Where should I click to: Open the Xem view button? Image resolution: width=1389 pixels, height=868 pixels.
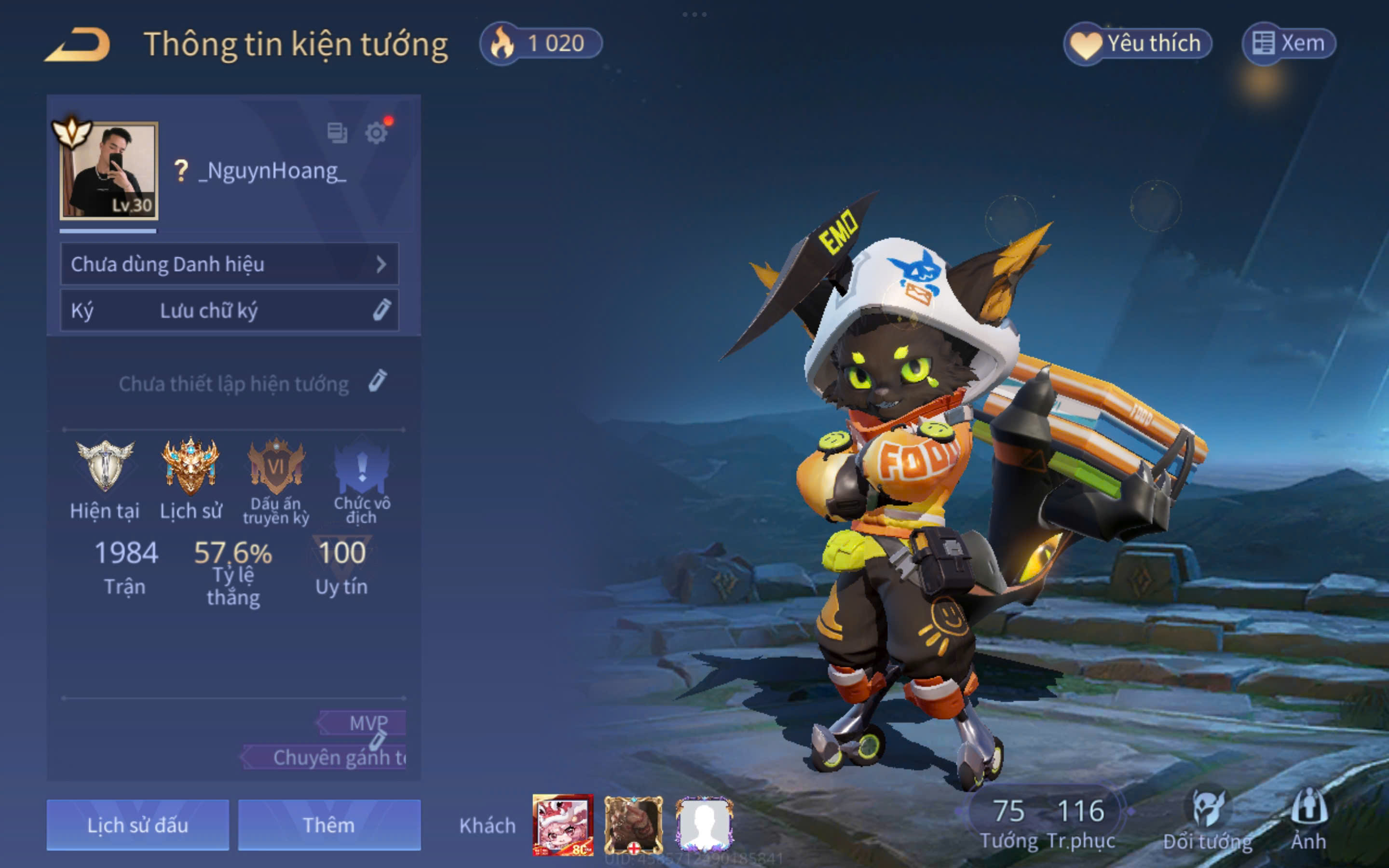pyautogui.click(x=1289, y=43)
